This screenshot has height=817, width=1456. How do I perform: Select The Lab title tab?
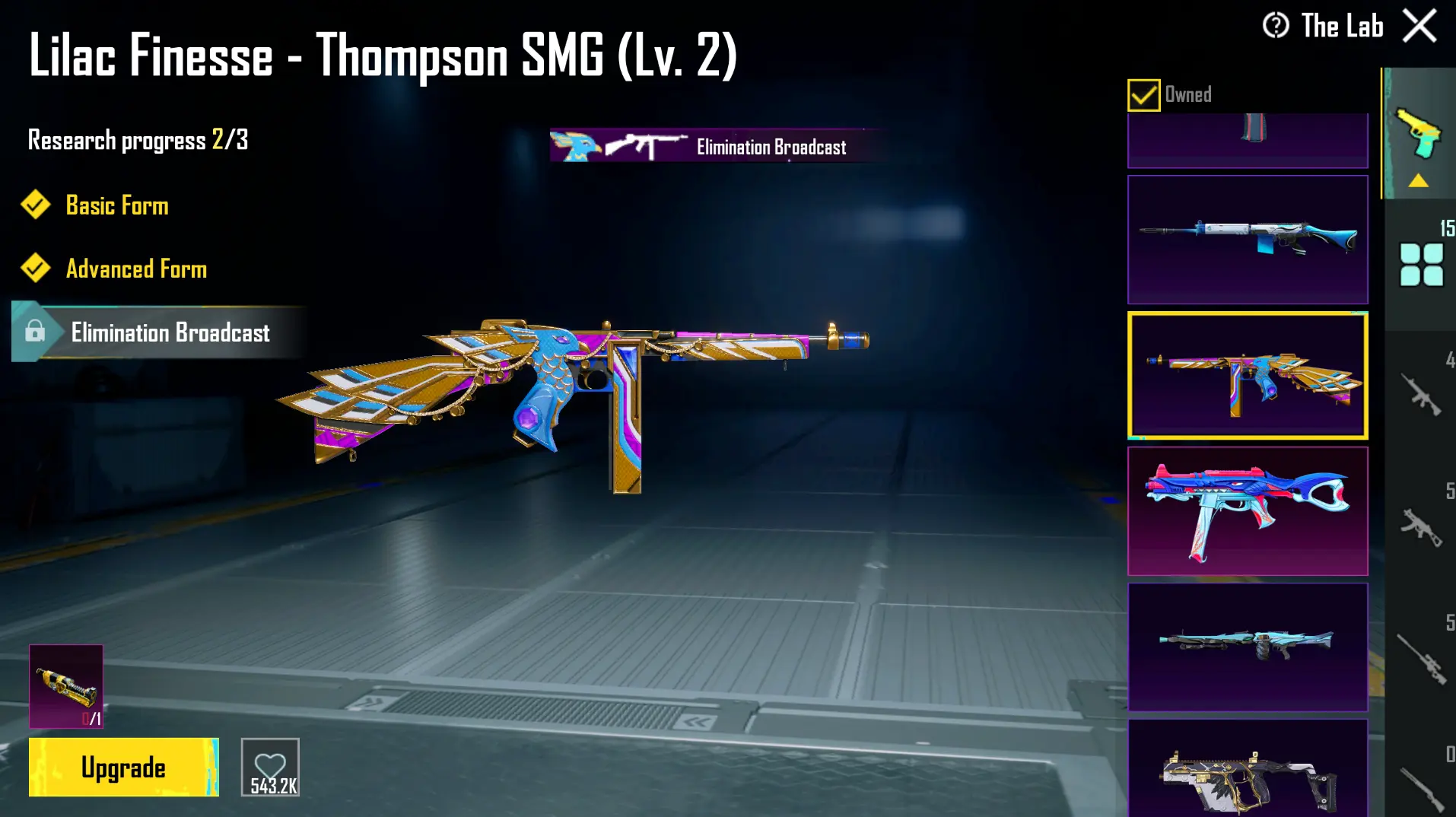coord(1342,26)
